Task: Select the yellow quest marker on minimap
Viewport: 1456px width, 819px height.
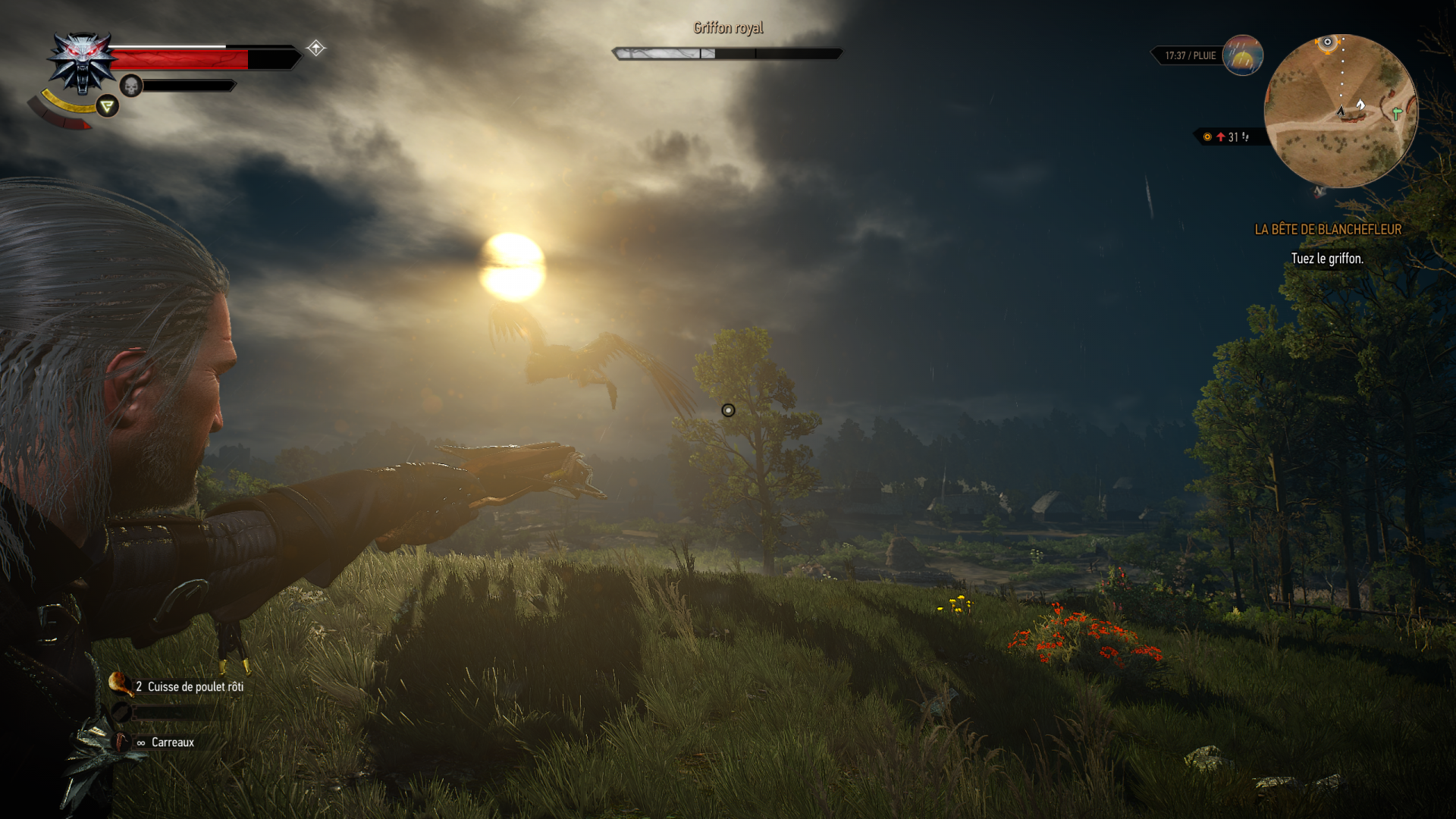Action: [1327, 42]
